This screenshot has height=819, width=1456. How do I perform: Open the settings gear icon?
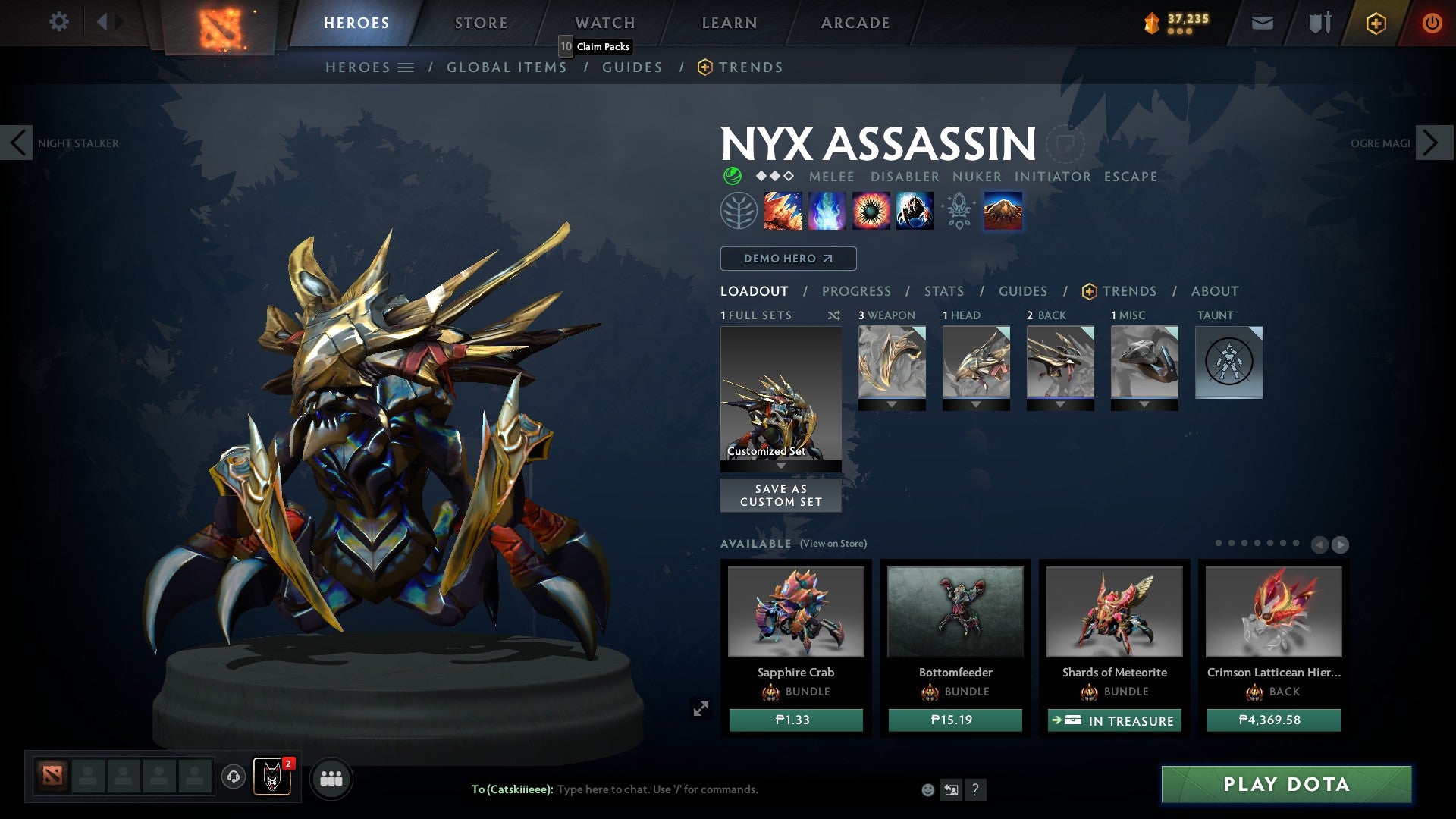(58, 22)
